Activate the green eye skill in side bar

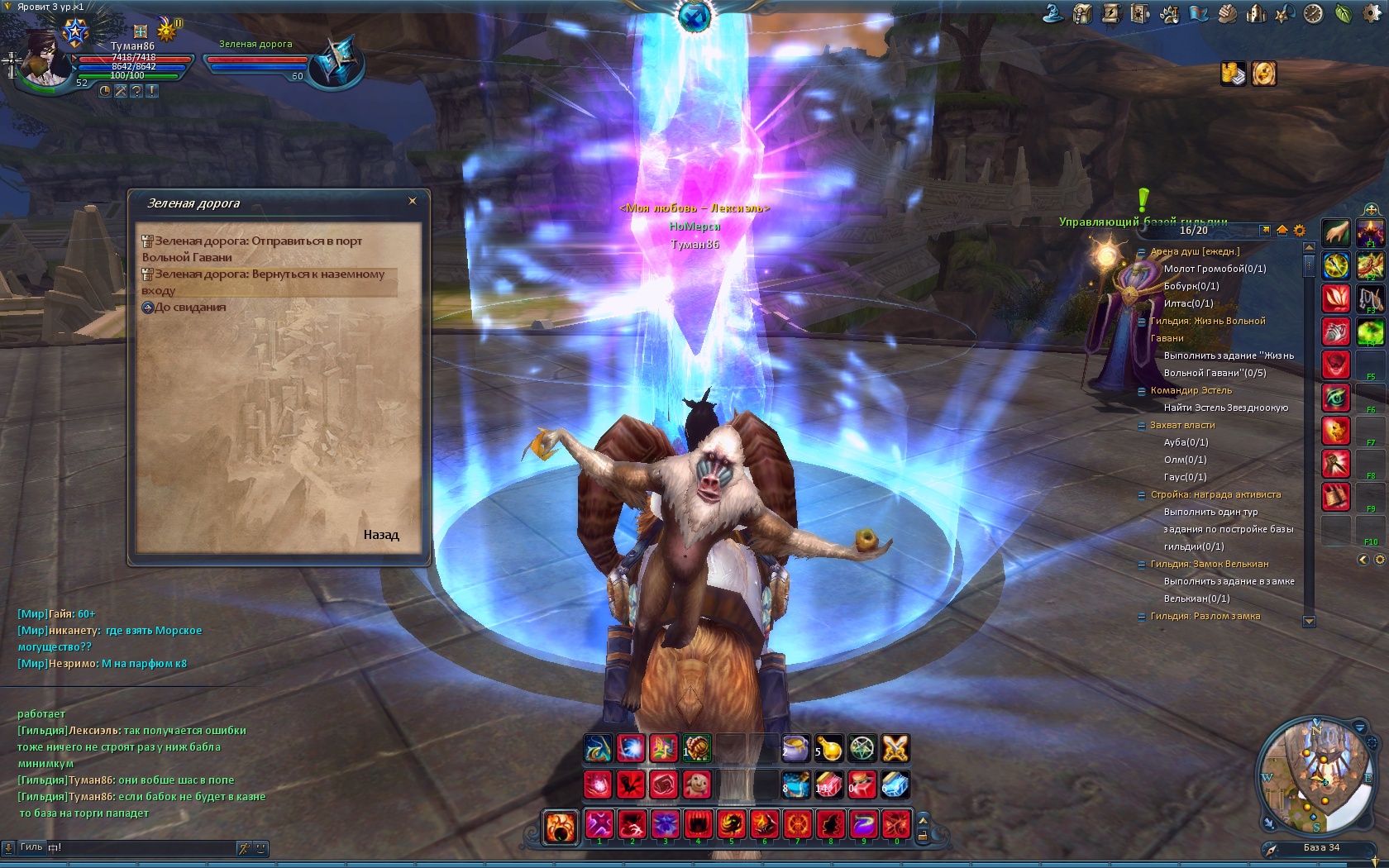point(1336,398)
